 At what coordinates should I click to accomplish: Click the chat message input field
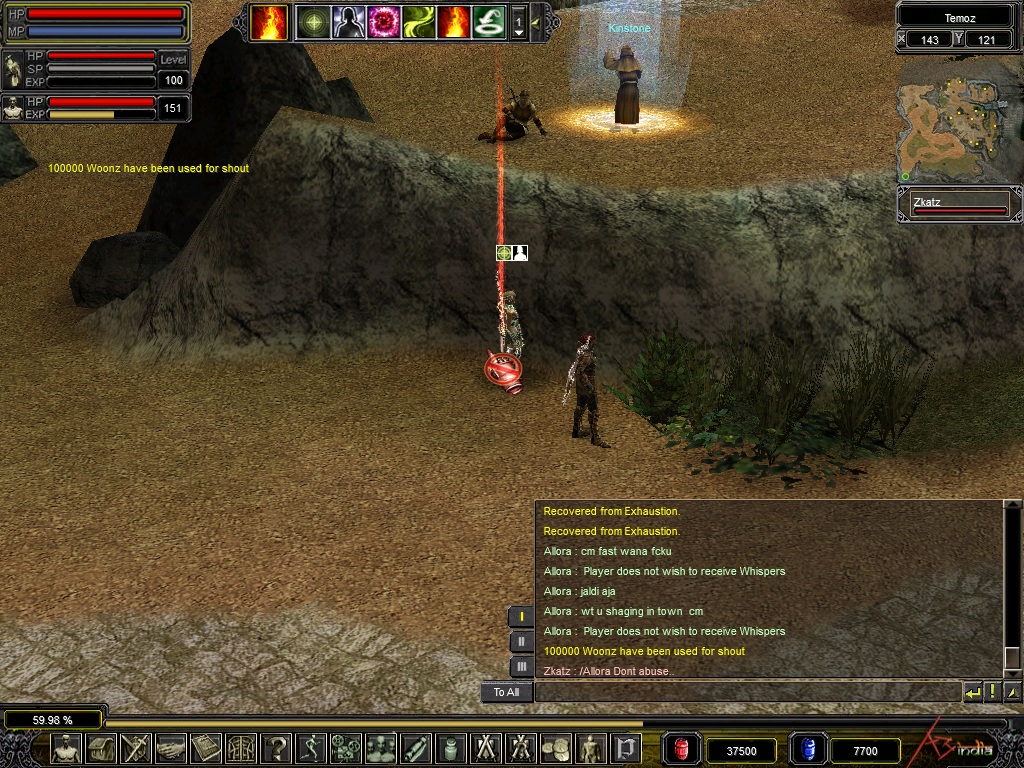[746, 691]
